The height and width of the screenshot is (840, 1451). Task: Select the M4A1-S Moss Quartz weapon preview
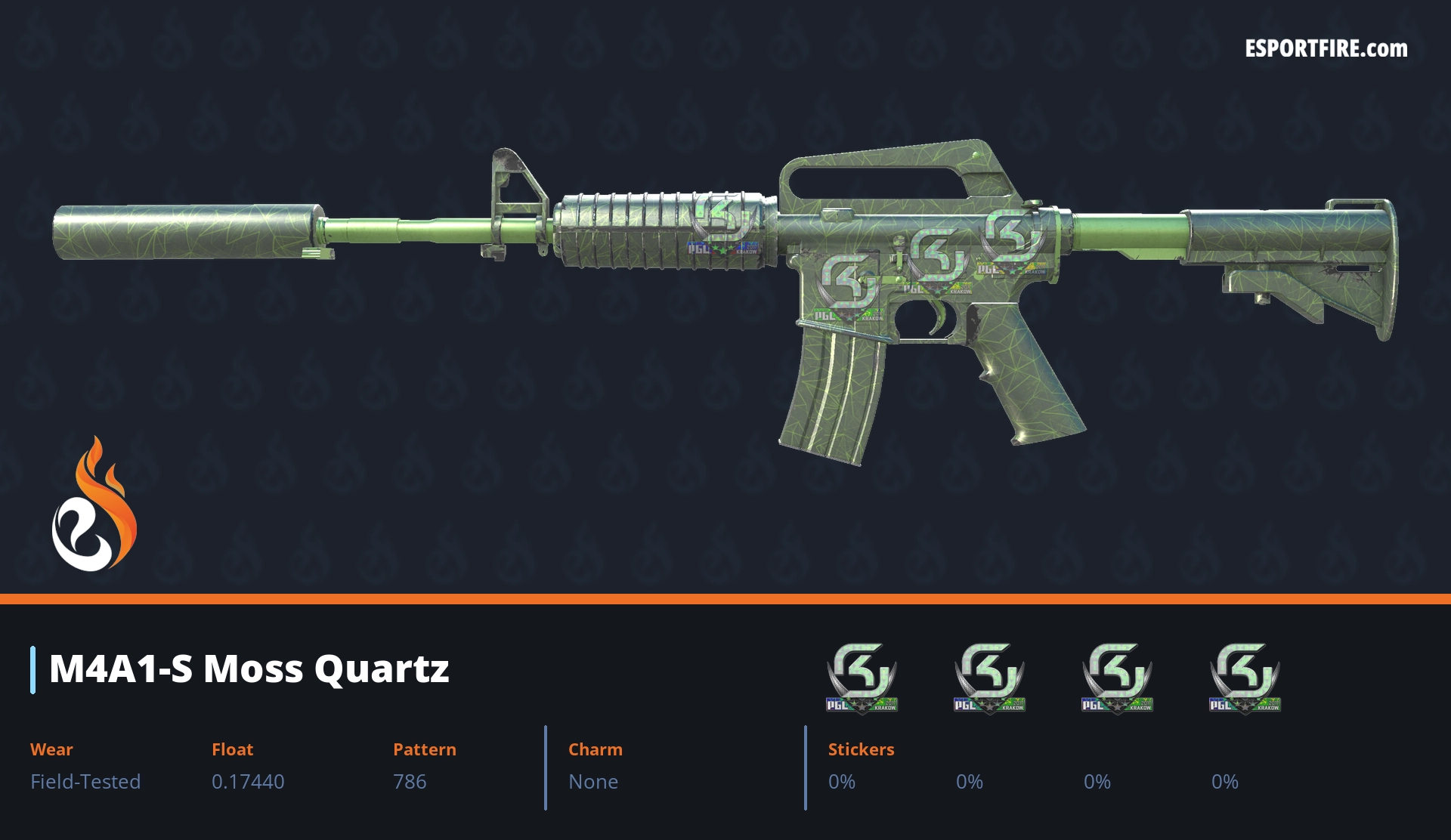point(725,287)
